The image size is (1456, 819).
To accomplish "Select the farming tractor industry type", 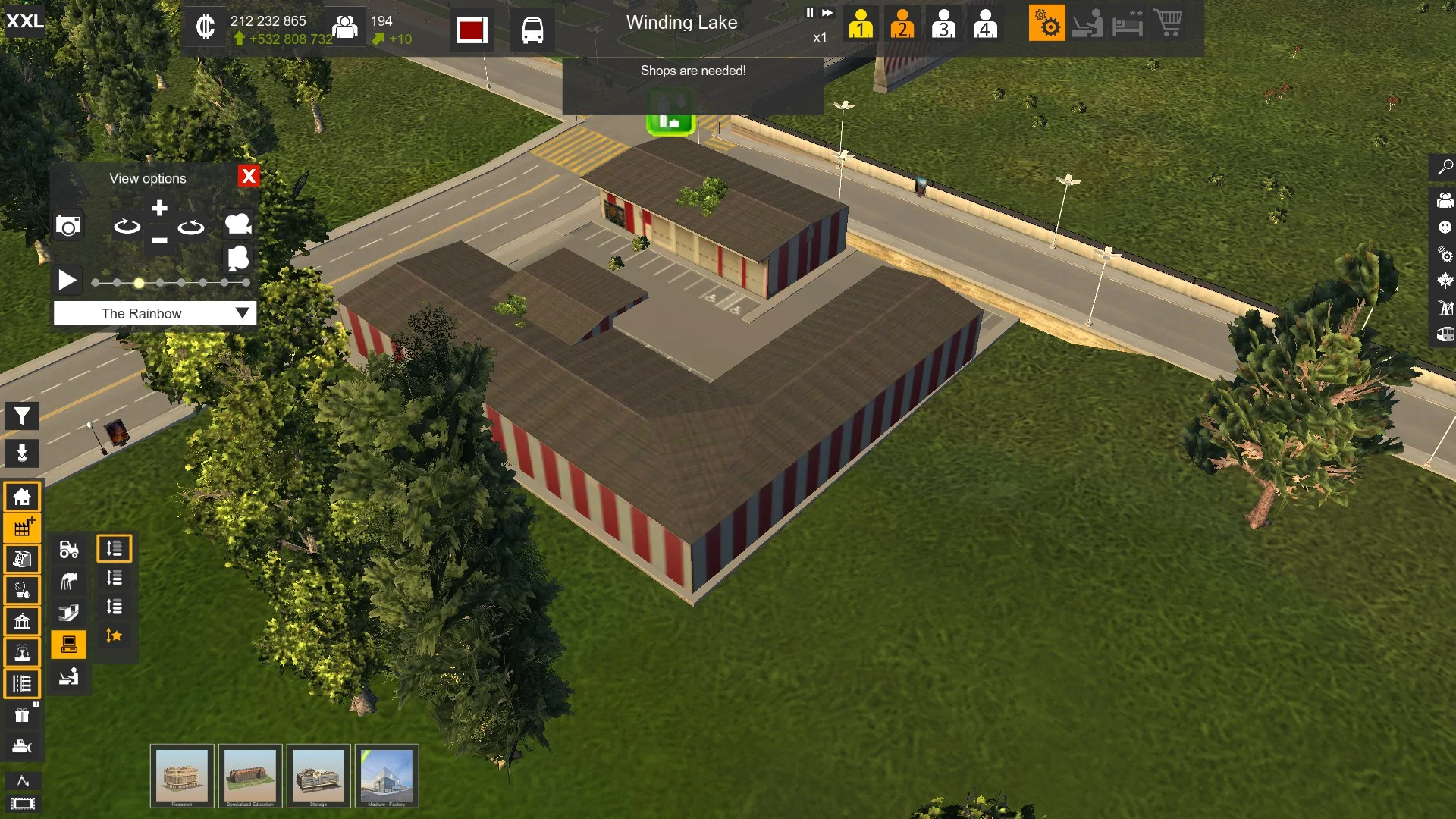I will click(x=68, y=549).
